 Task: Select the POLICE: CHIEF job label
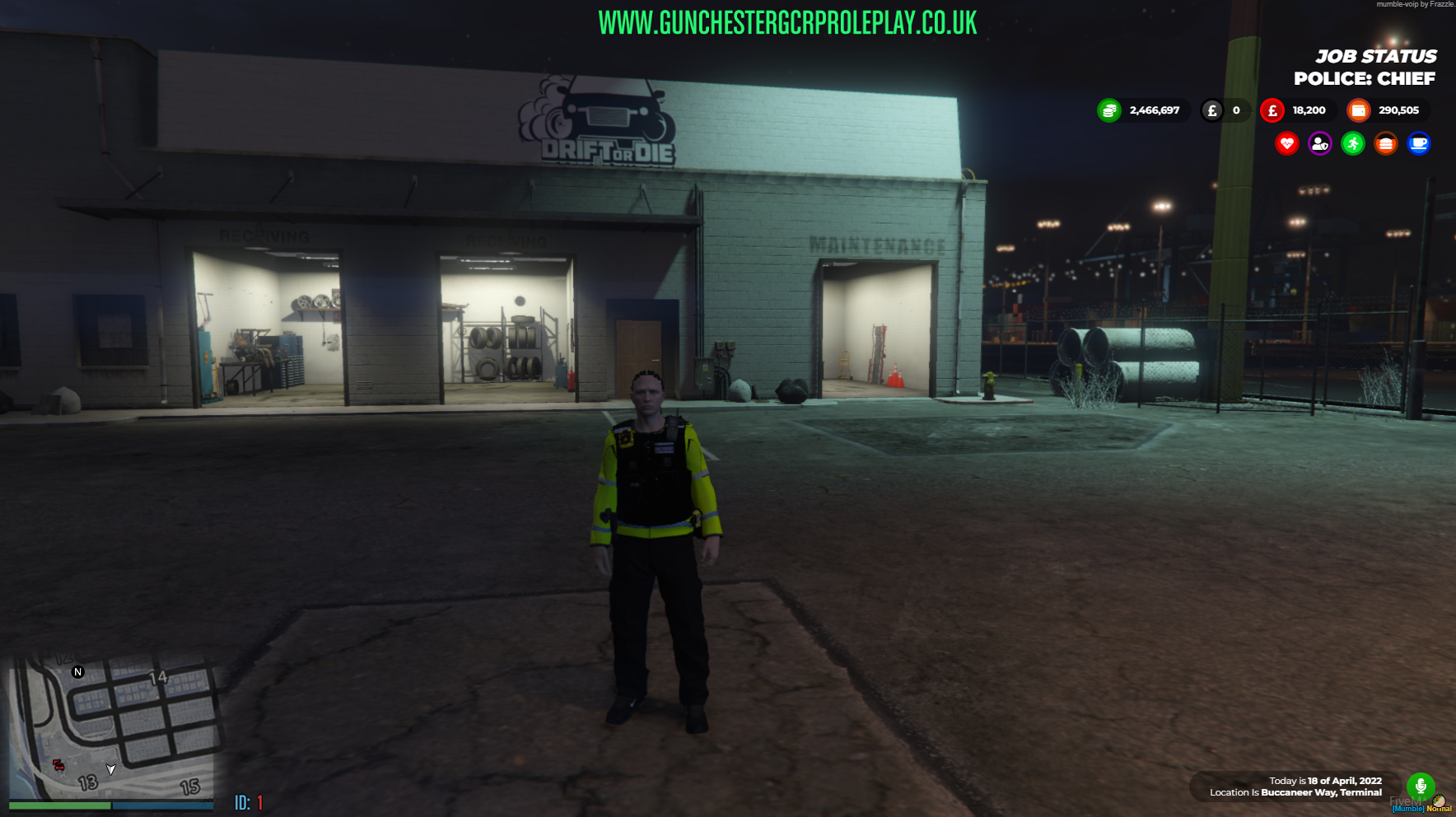click(x=1363, y=78)
